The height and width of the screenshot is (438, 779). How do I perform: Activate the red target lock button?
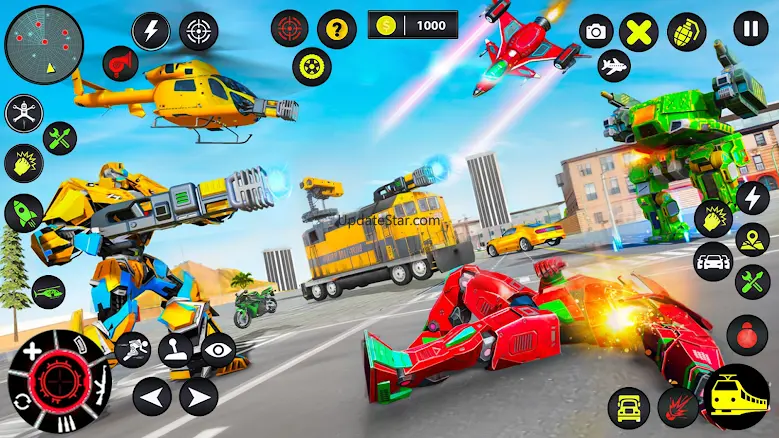[x=290, y=29]
